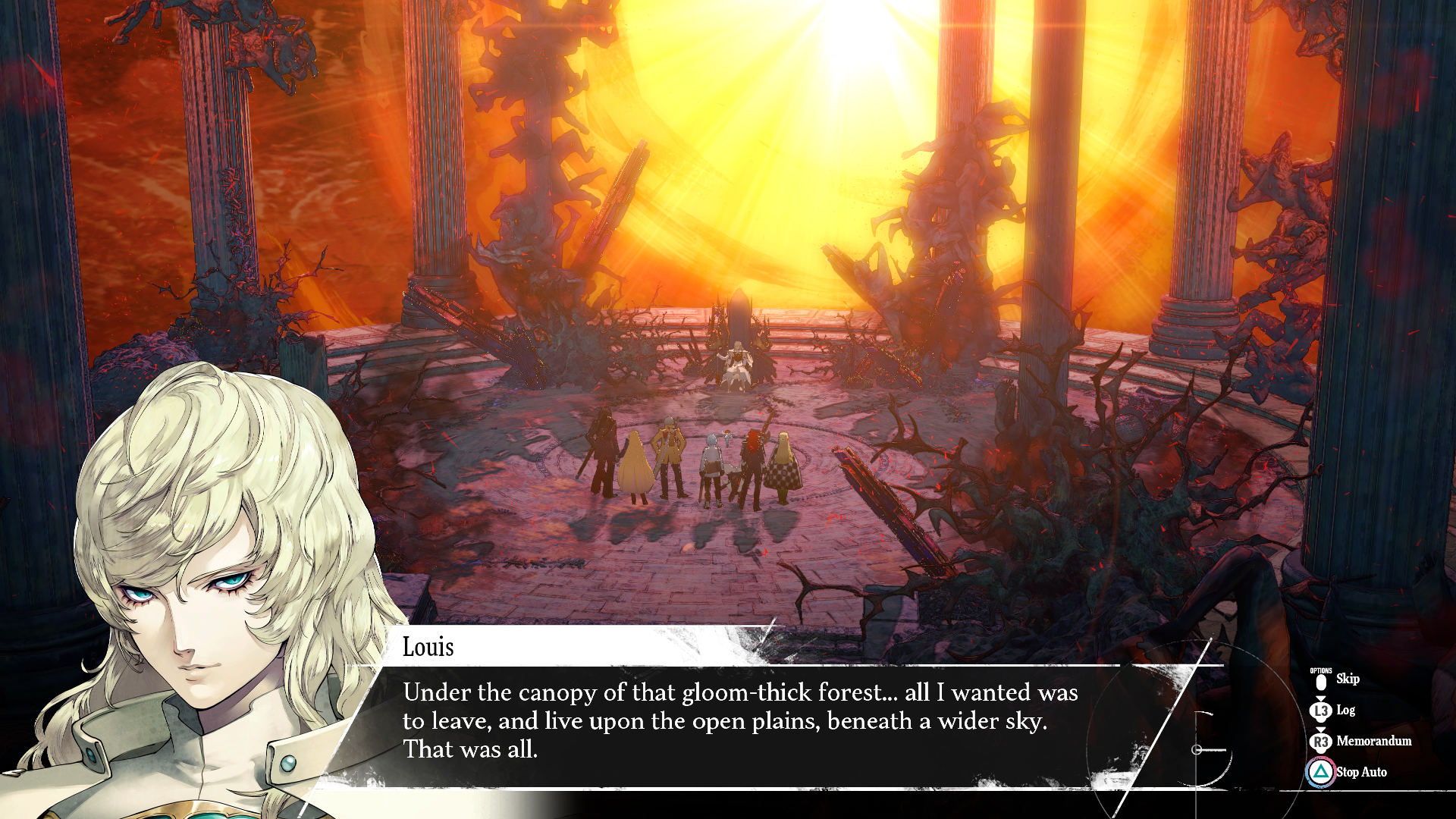The image size is (1456, 819).
Task: Open the dialogue Log
Action: click(x=1345, y=711)
